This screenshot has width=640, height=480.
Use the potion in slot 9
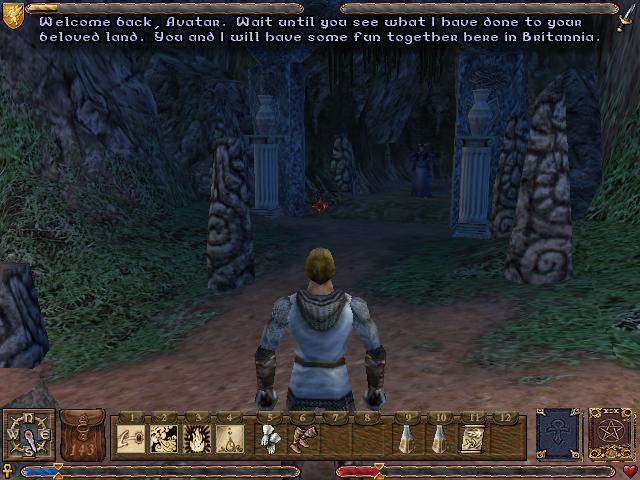[x=405, y=437]
